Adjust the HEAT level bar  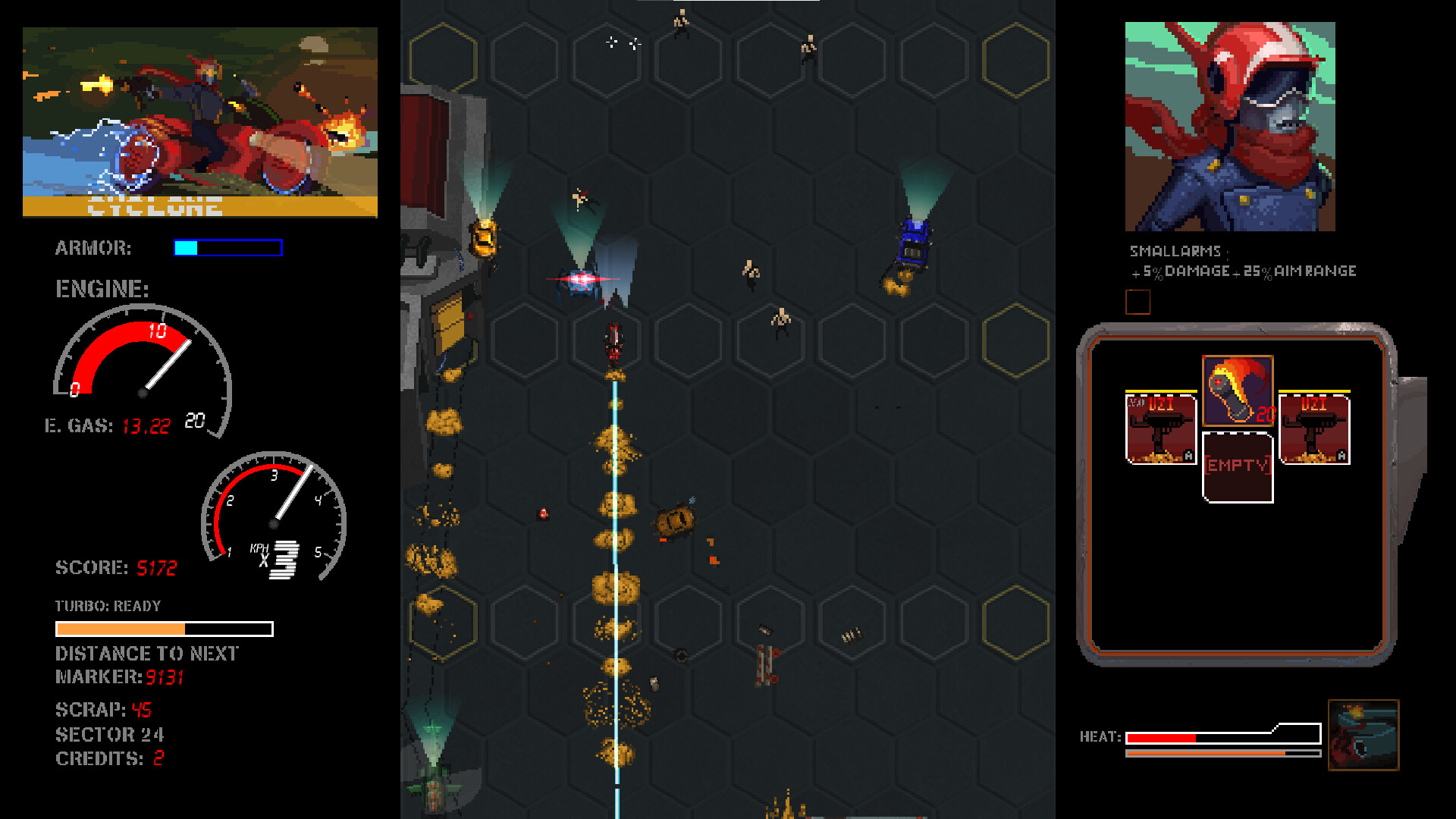(x=1198, y=736)
